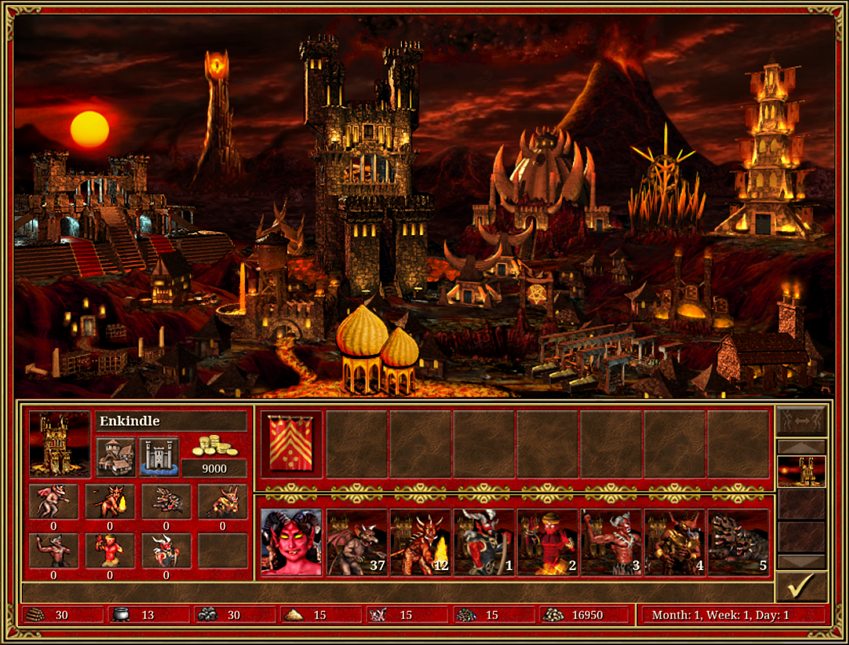Image resolution: width=849 pixels, height=645 pixels.
Task: Click the Enkindle town portrait
Action: (x=59, y=443)
